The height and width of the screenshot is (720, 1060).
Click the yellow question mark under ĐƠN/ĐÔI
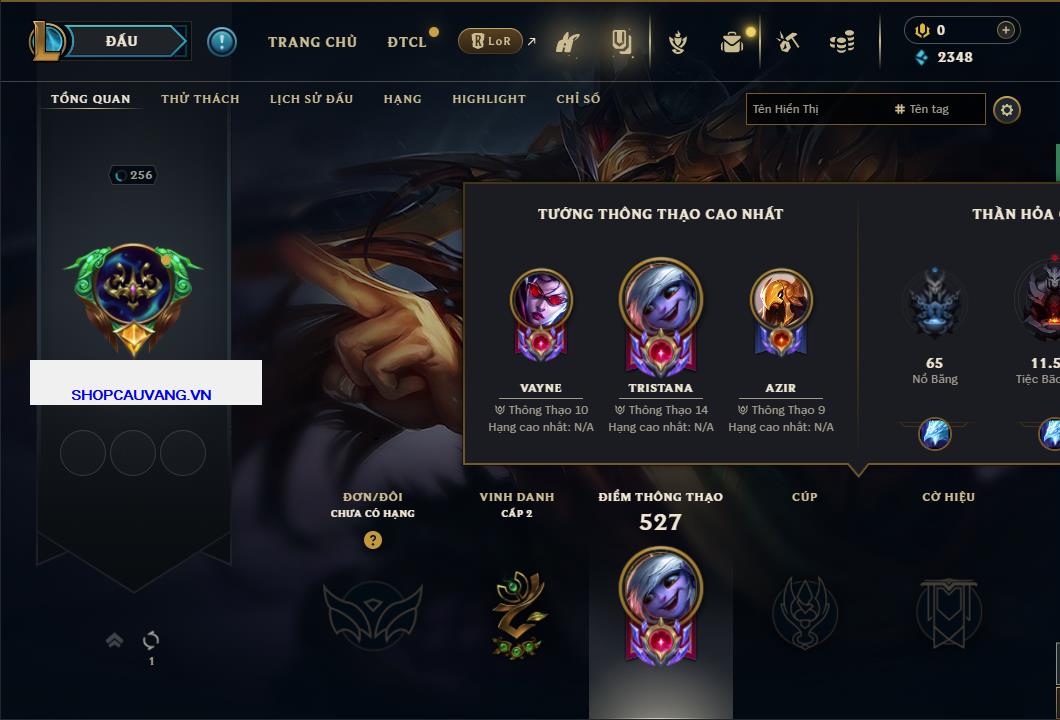tap(373, 540)
